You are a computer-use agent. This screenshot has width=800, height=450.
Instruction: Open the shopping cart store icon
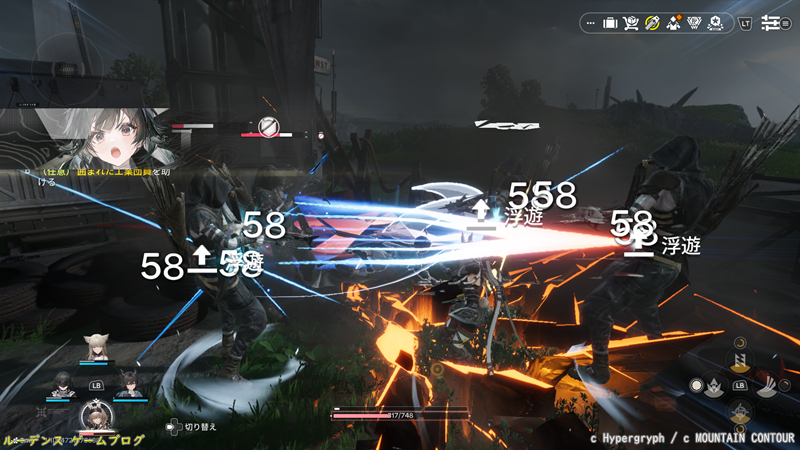click(631, 22)
